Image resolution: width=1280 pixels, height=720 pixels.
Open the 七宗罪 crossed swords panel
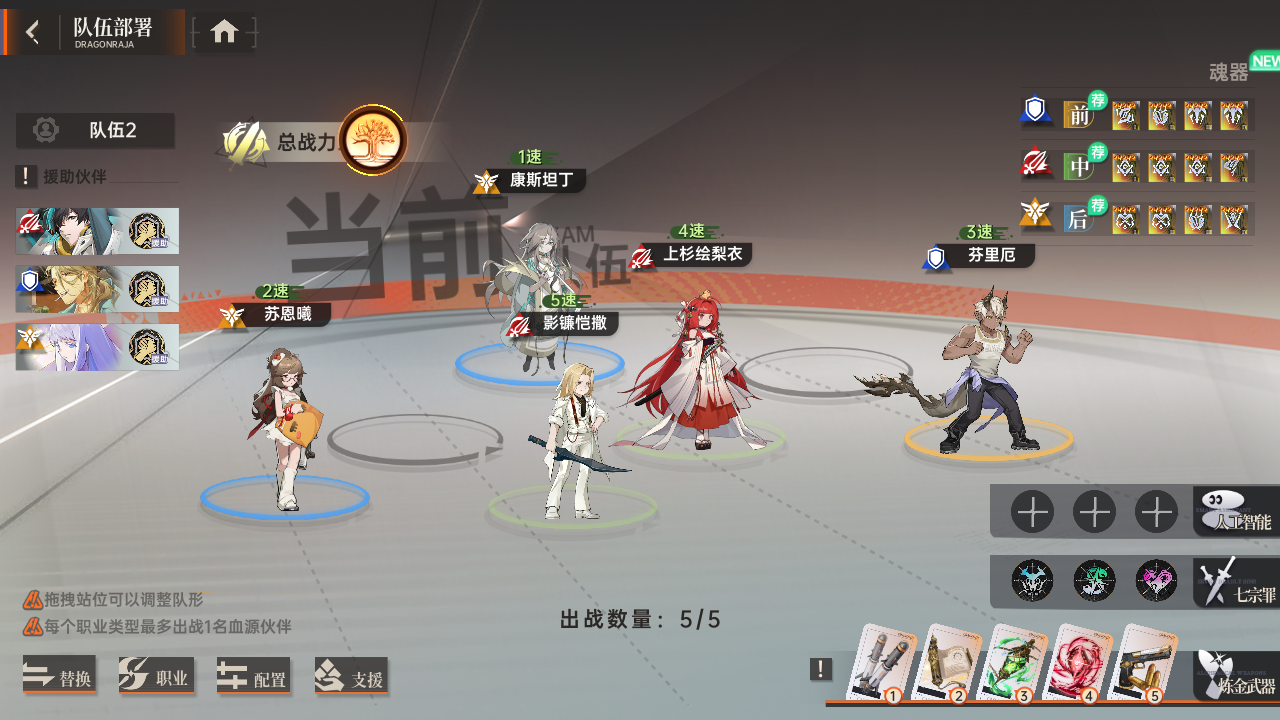pos(1235,581)
